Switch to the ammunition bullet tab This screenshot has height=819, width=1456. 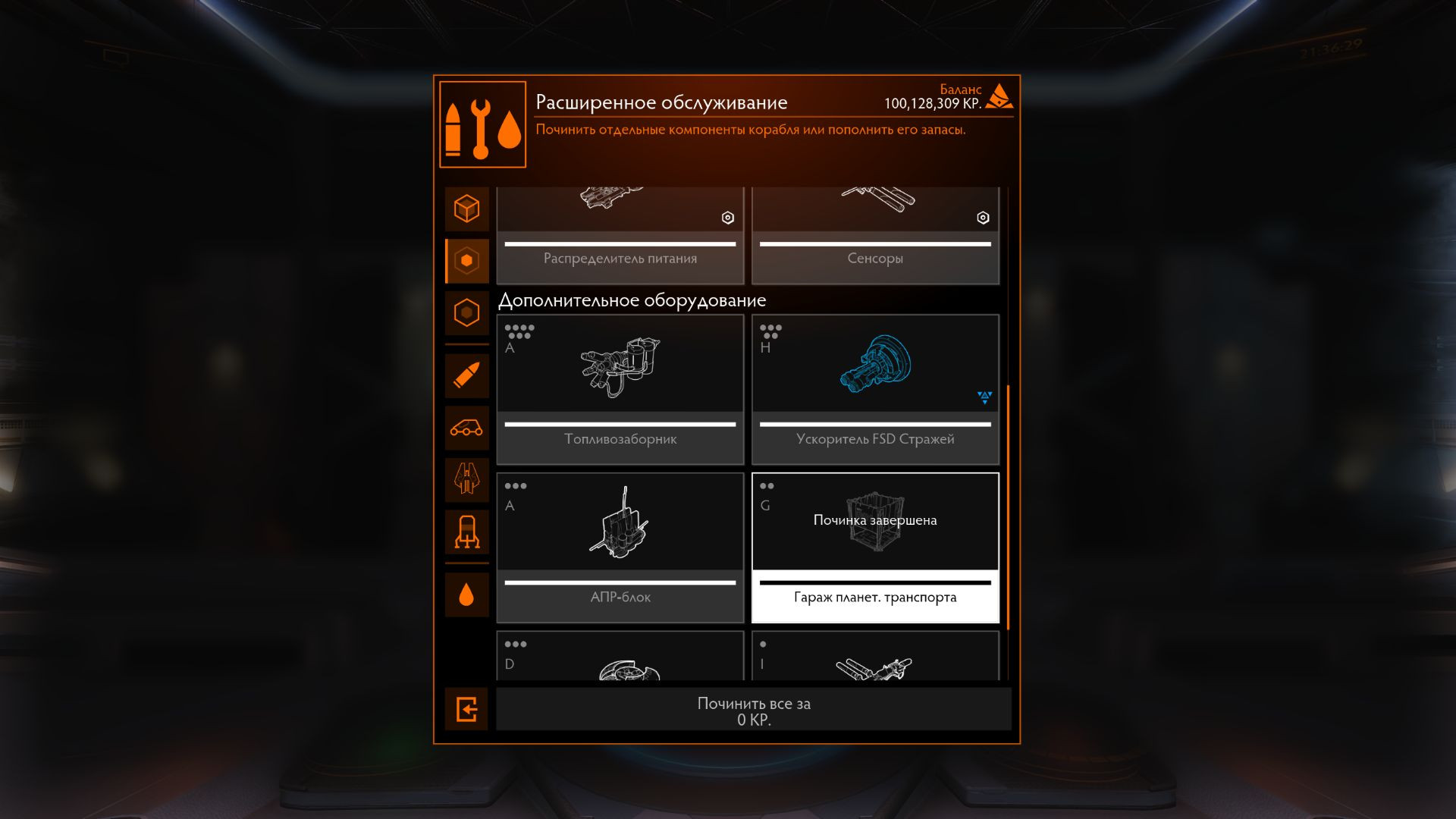click(466, 375)
